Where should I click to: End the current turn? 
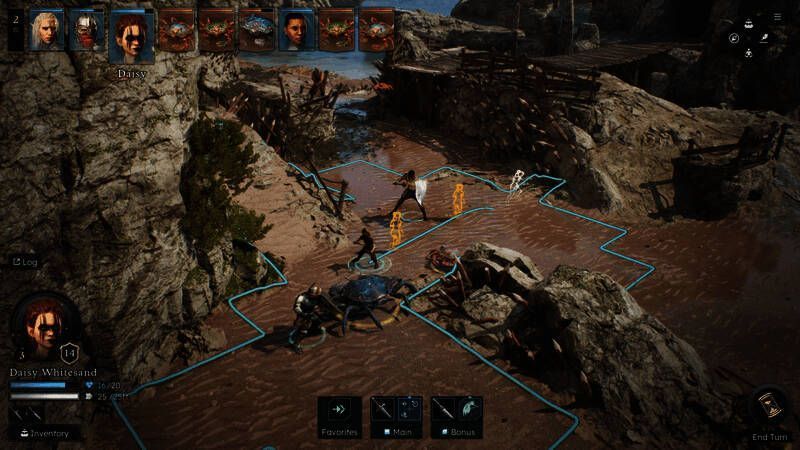[x=769, y=410]
